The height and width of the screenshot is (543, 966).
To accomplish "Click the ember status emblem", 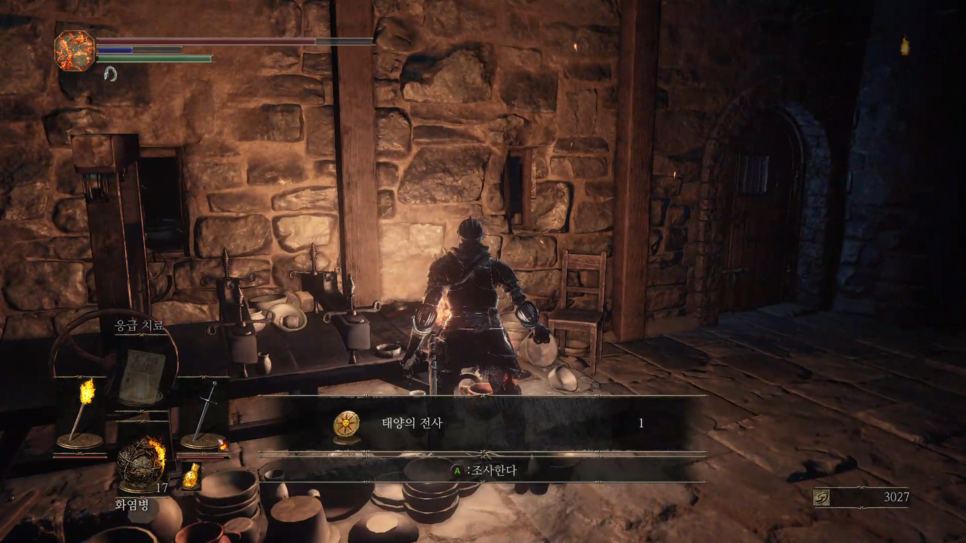I will 74,50.
